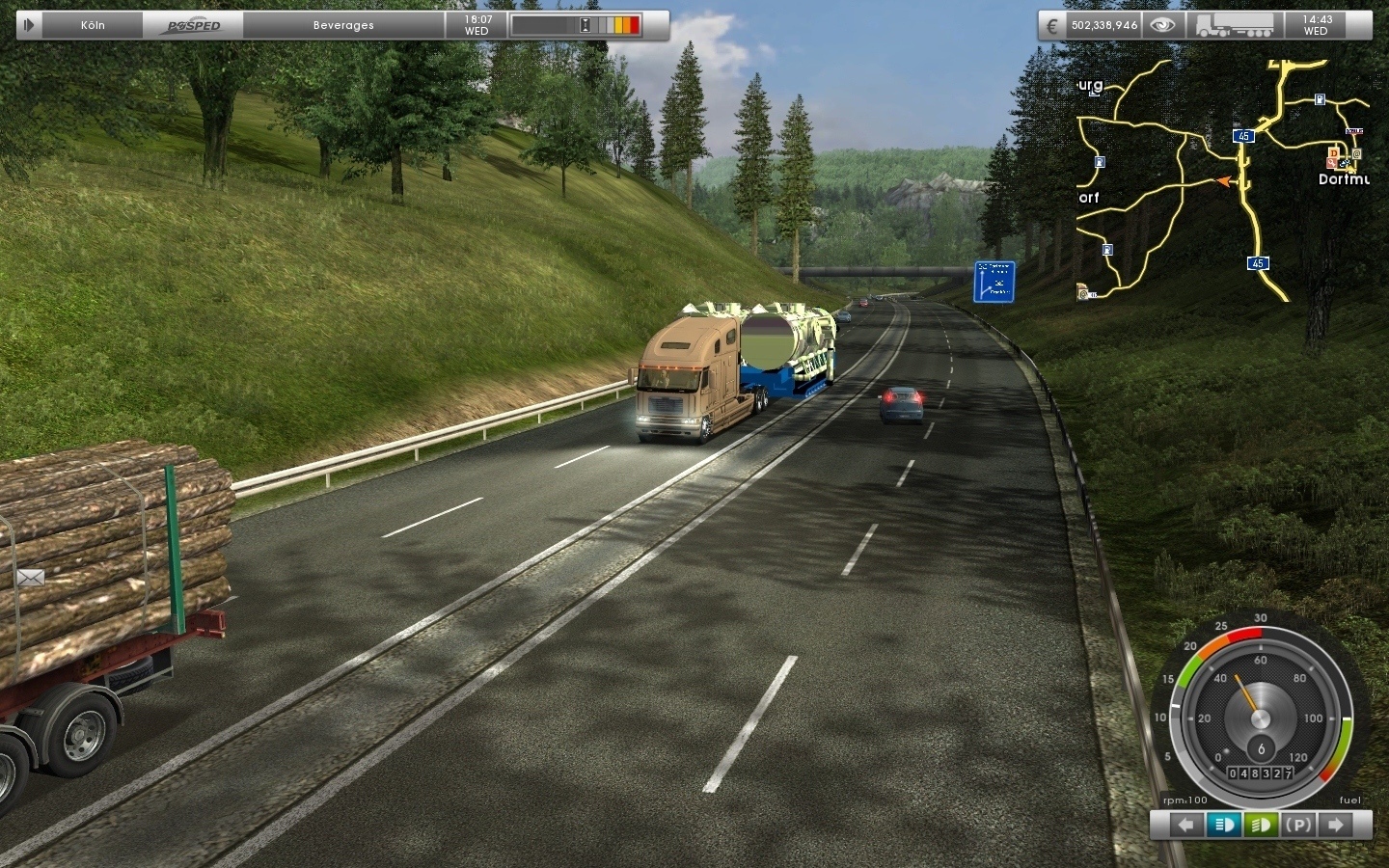This screenshot has height=868, width=1389.
Task: Click the arrow at the job bar's left end
Action: [x=29, y=25]
